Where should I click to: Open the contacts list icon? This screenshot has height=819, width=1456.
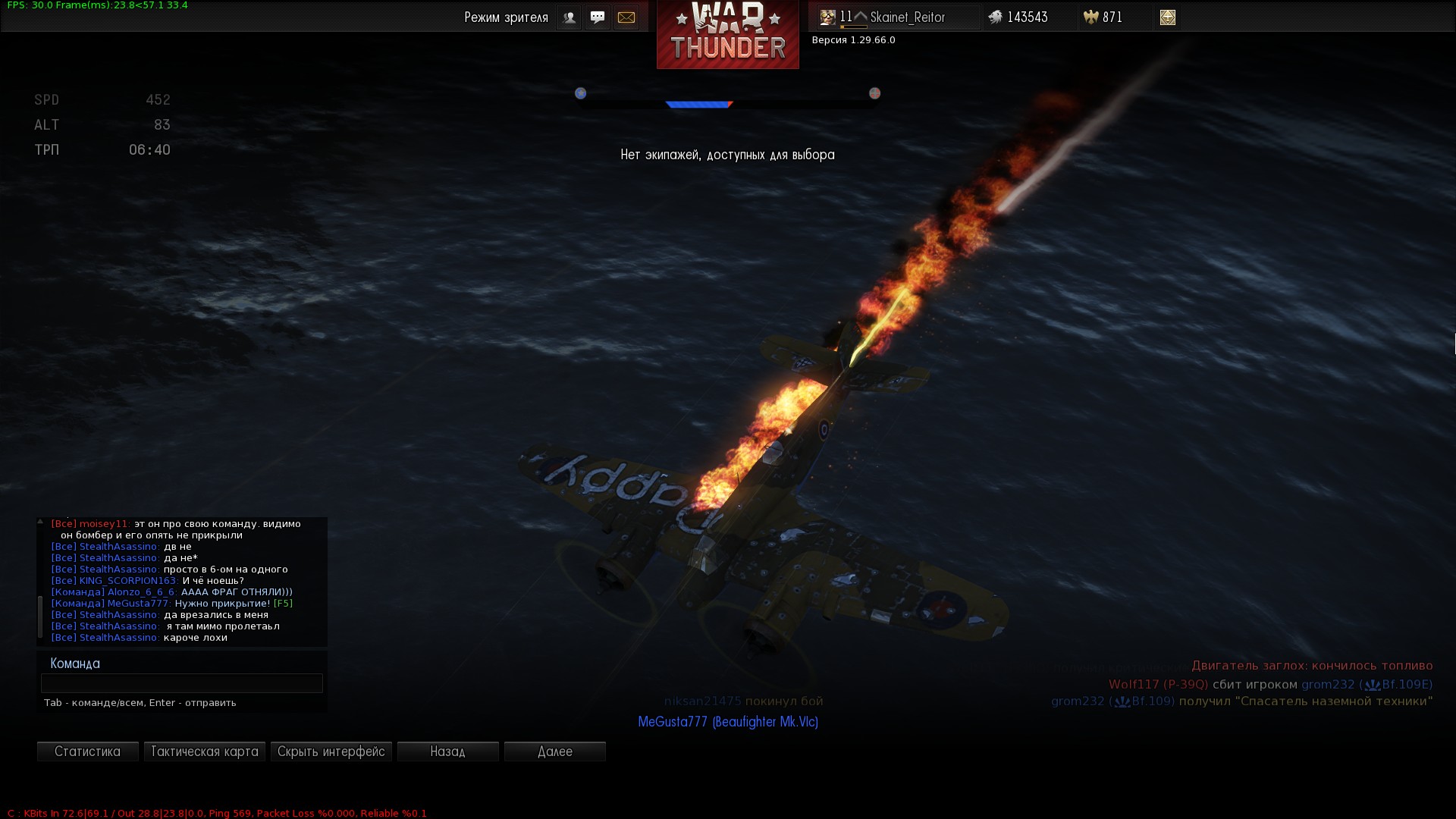(x=569, y=17)
